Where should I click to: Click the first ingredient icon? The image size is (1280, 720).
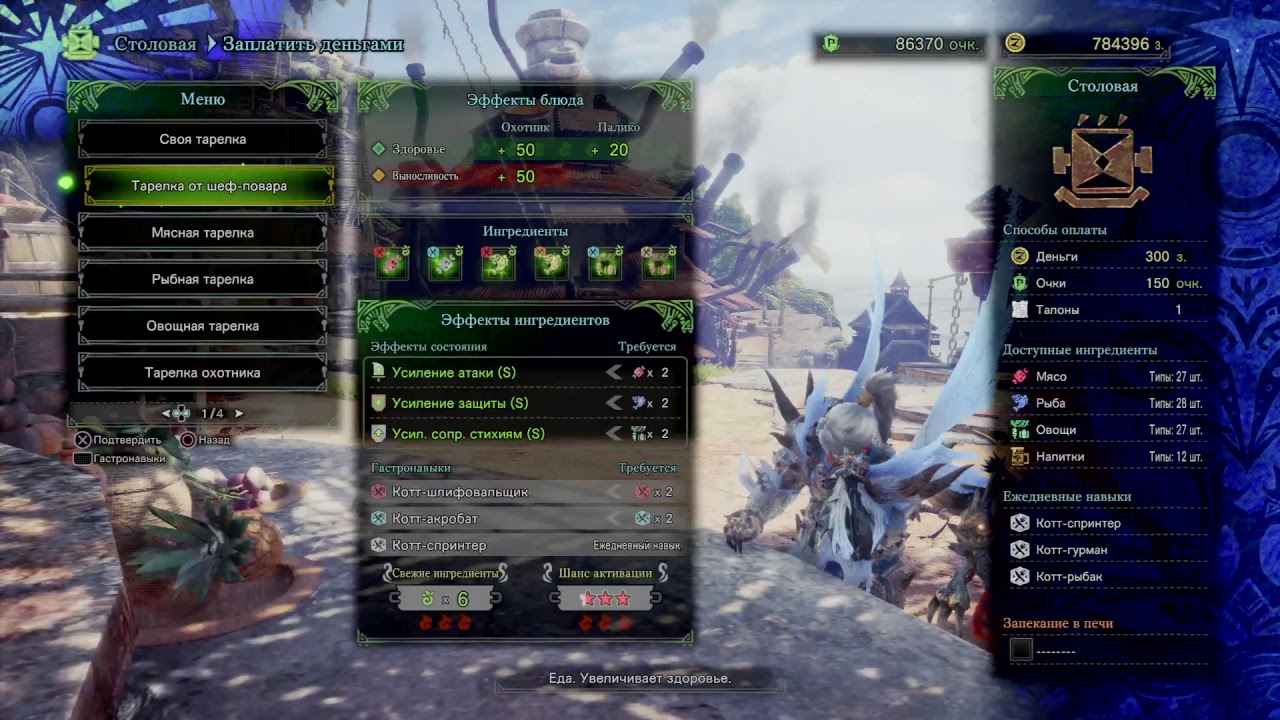392,263
